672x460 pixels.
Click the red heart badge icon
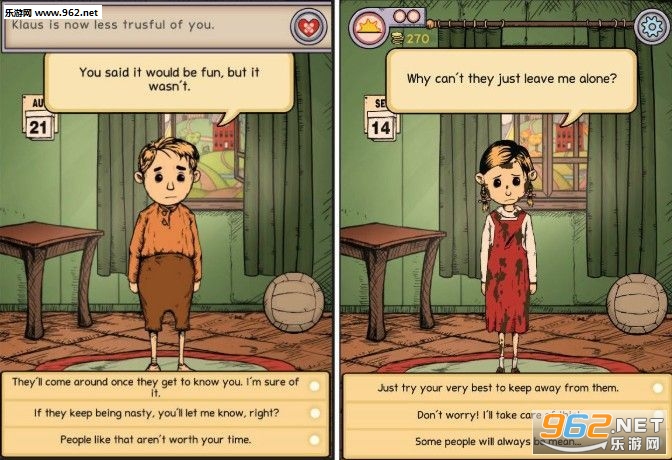(308, 25)
